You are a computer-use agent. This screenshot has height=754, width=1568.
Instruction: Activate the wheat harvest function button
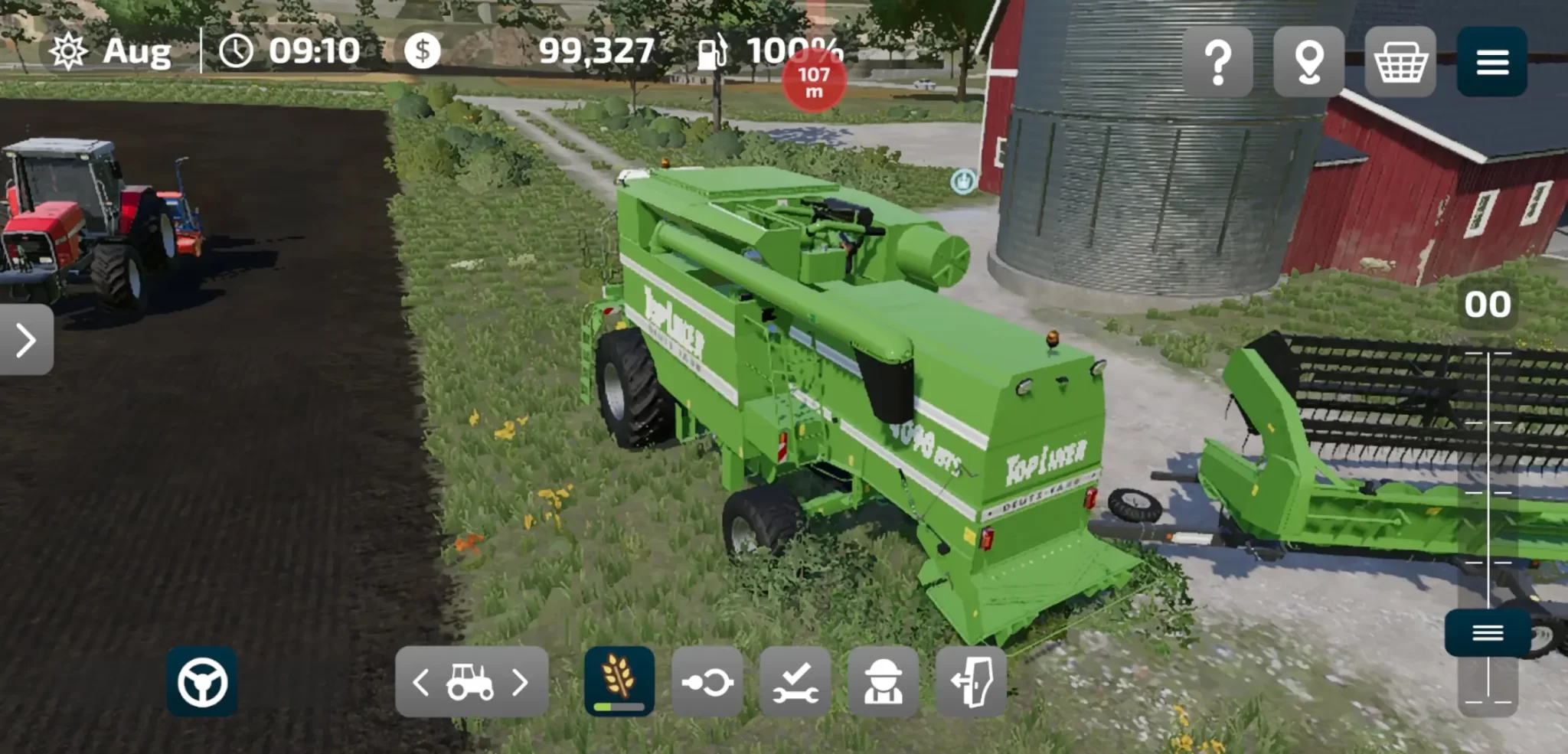[x=619, y=681]
